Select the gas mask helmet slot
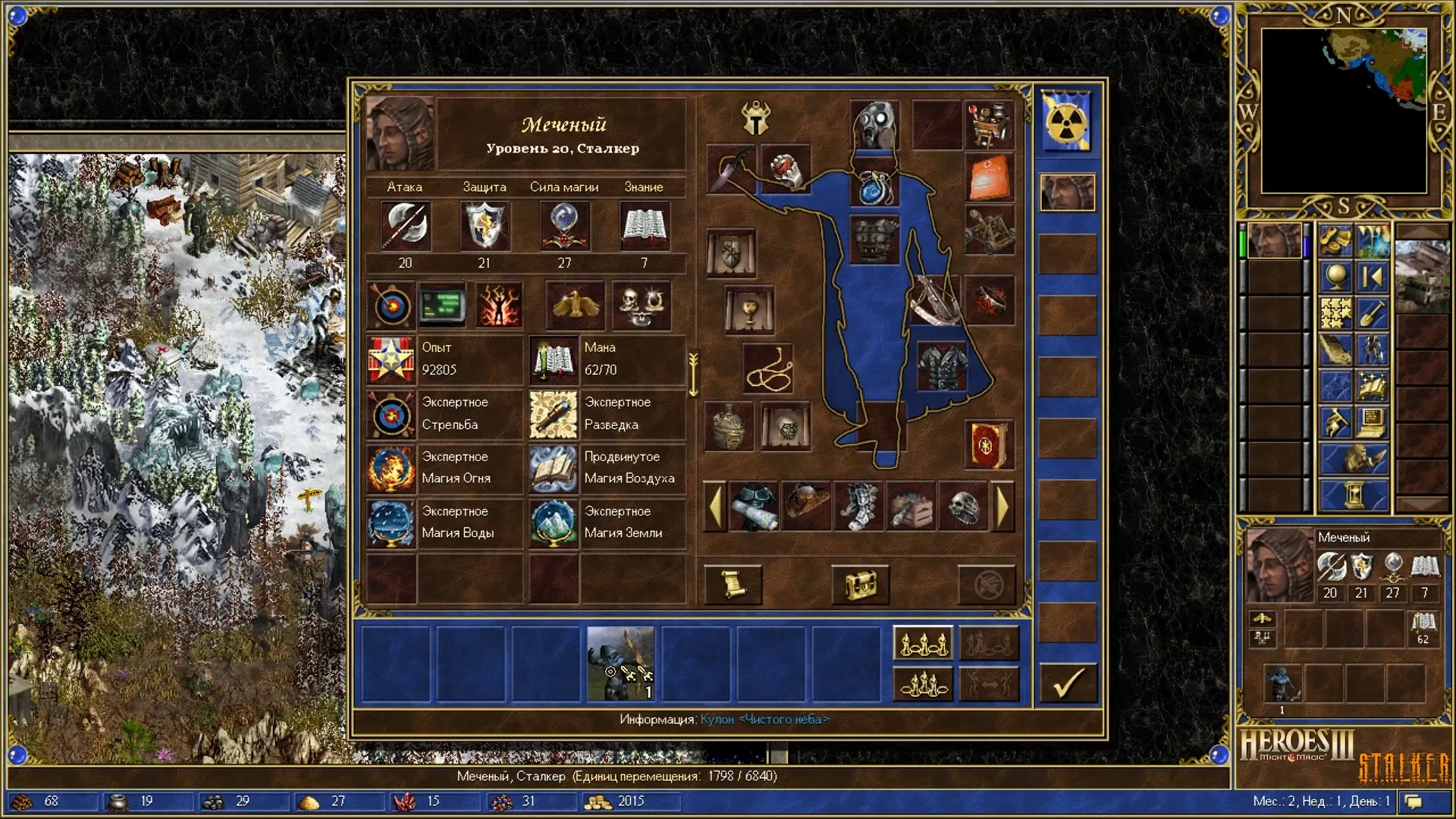The height and width of the screenshot is (819, 1456). point(874,125)
